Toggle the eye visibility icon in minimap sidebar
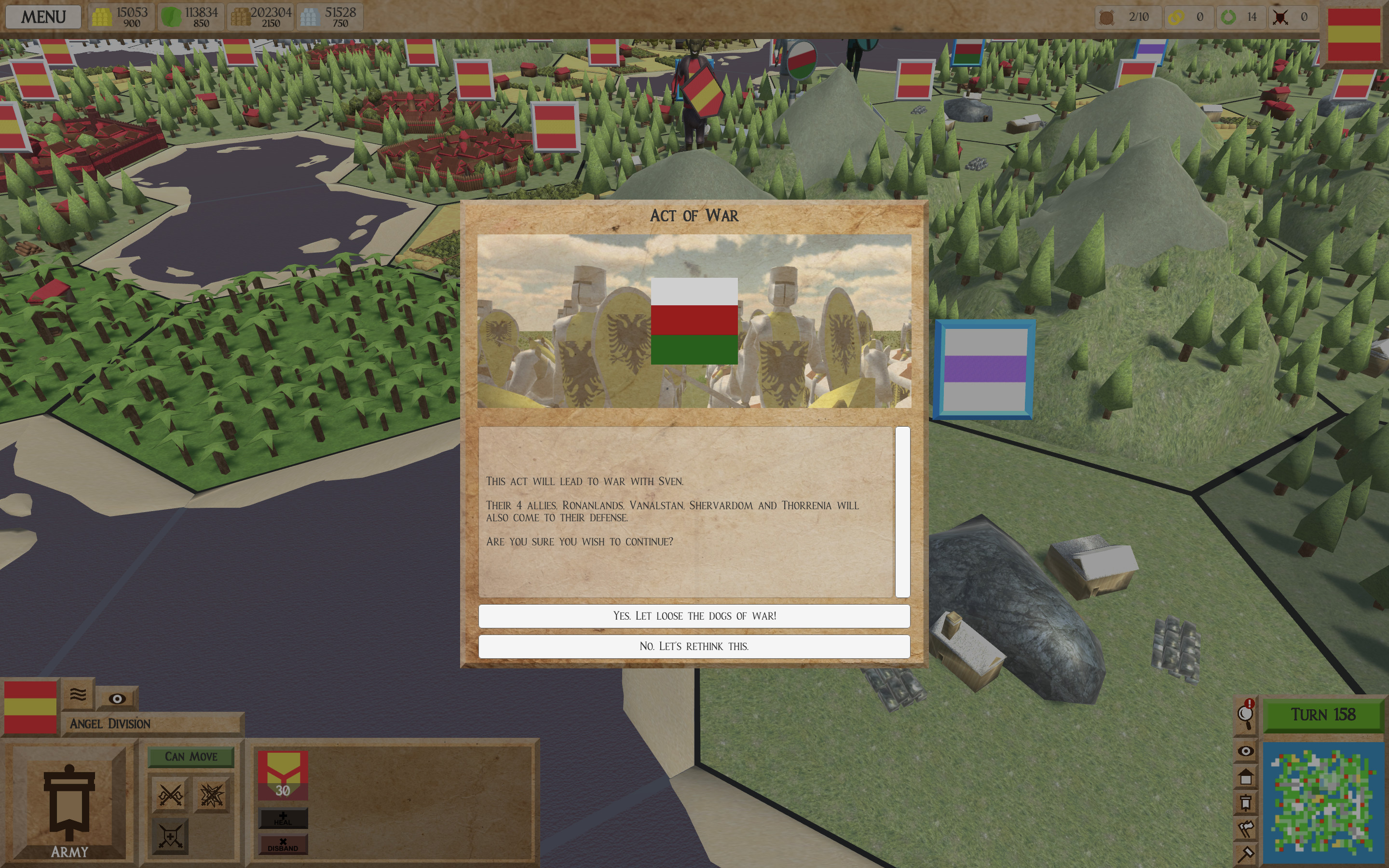This screenshot has height=868, width=1389. (1246, 751)
